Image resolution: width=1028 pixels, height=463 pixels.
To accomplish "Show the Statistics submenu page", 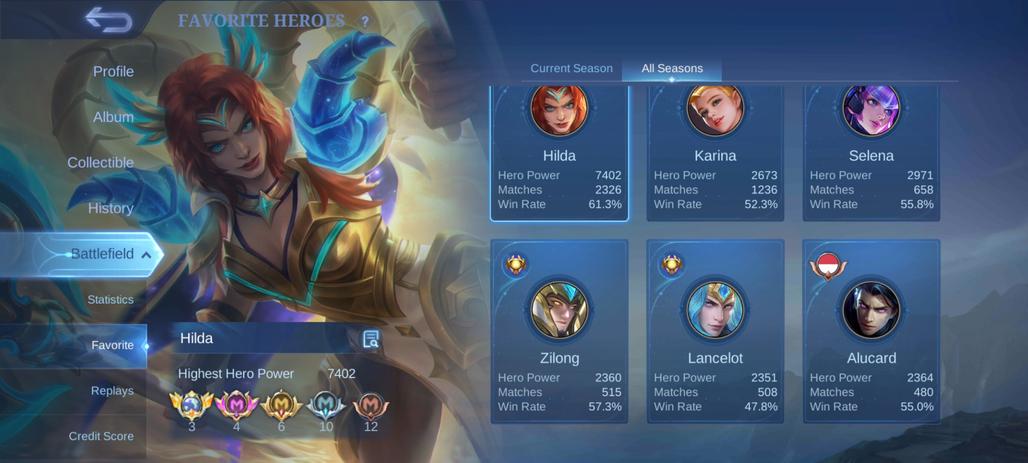I will (110, 299).
